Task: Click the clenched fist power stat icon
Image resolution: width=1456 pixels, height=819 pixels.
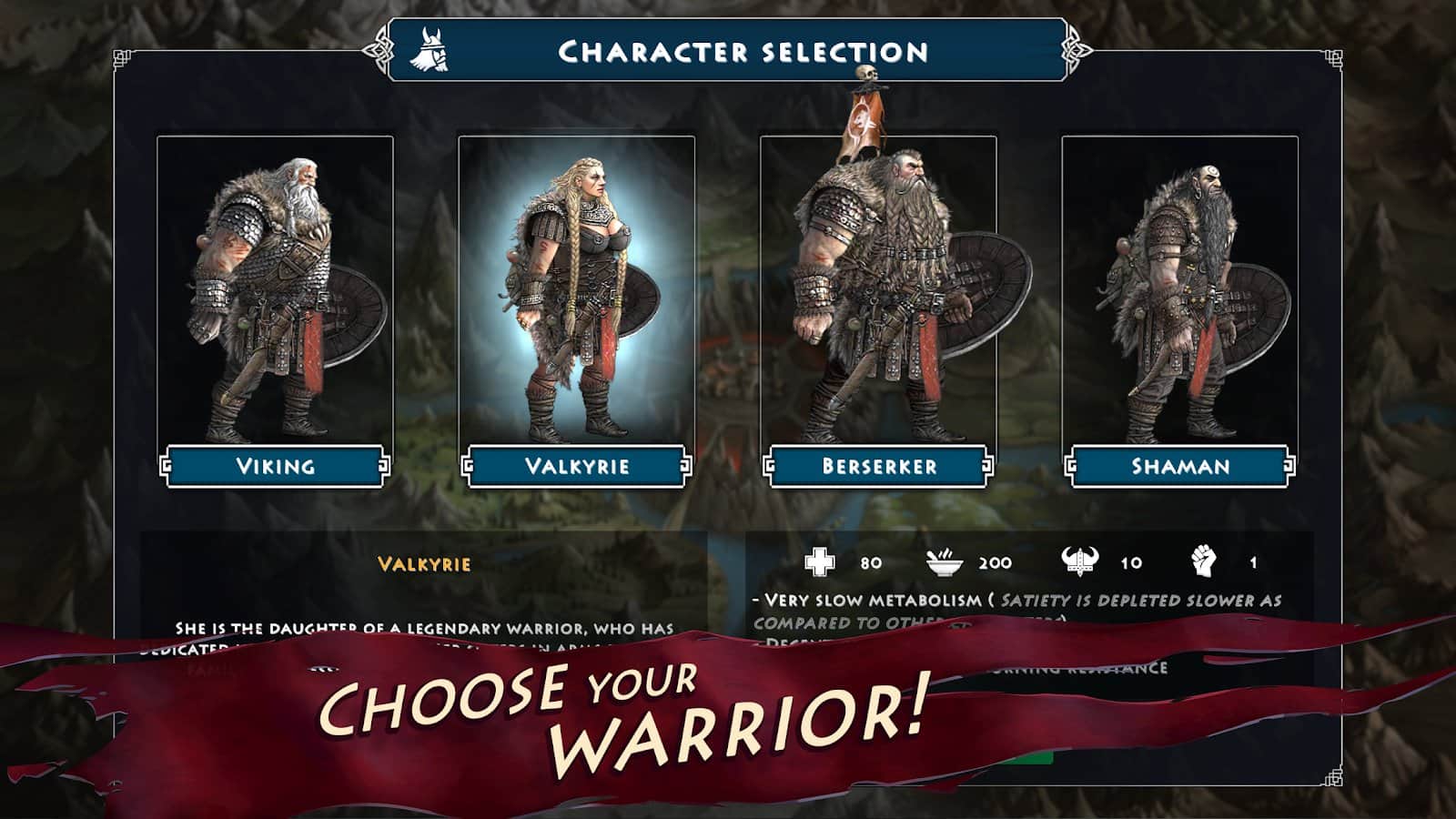Action: 1201,559
